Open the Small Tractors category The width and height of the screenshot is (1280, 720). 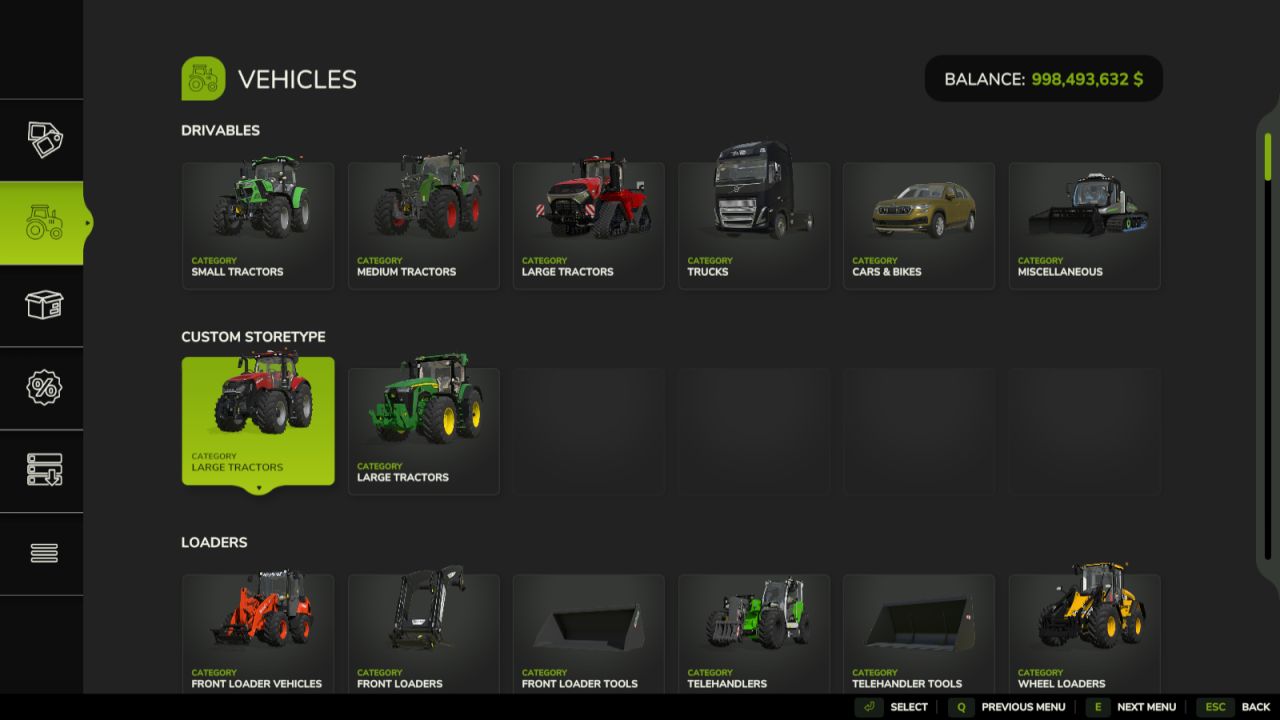258,226
